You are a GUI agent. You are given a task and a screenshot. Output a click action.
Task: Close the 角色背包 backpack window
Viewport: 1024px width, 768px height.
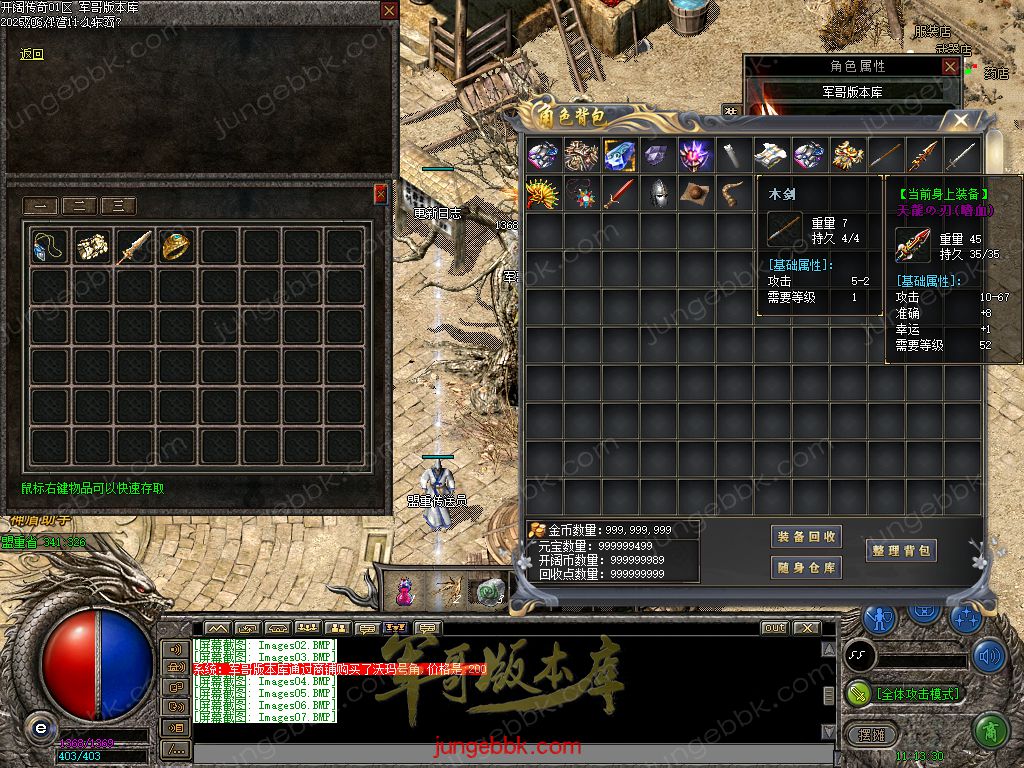point(960,121)
